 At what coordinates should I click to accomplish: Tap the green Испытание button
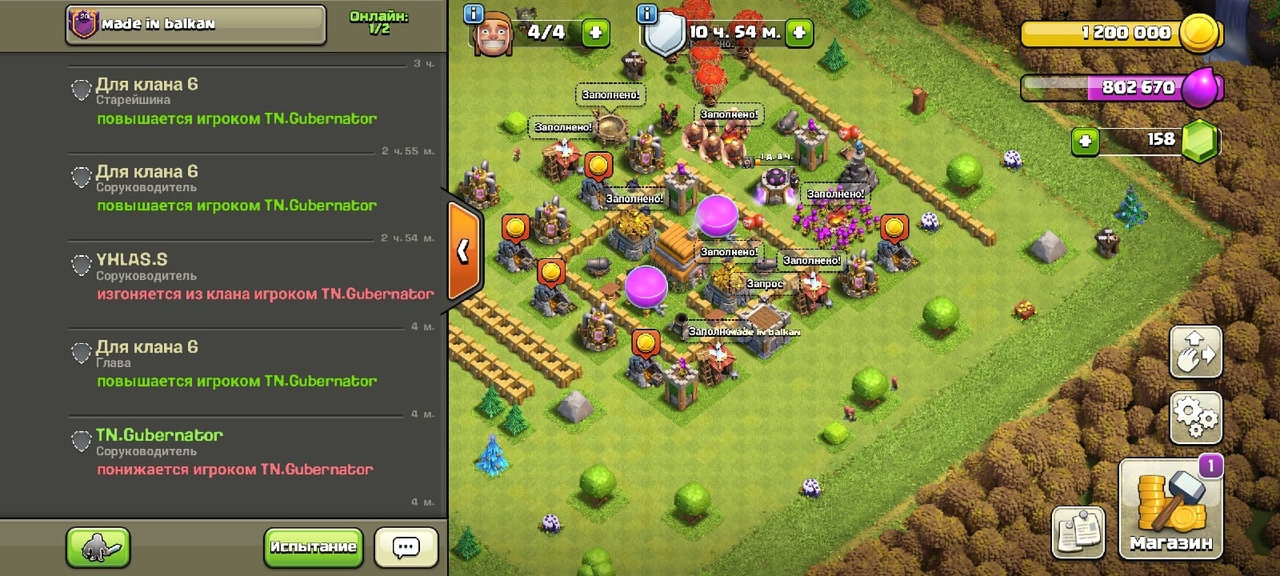pyautogui.click(x=313, y=547)
